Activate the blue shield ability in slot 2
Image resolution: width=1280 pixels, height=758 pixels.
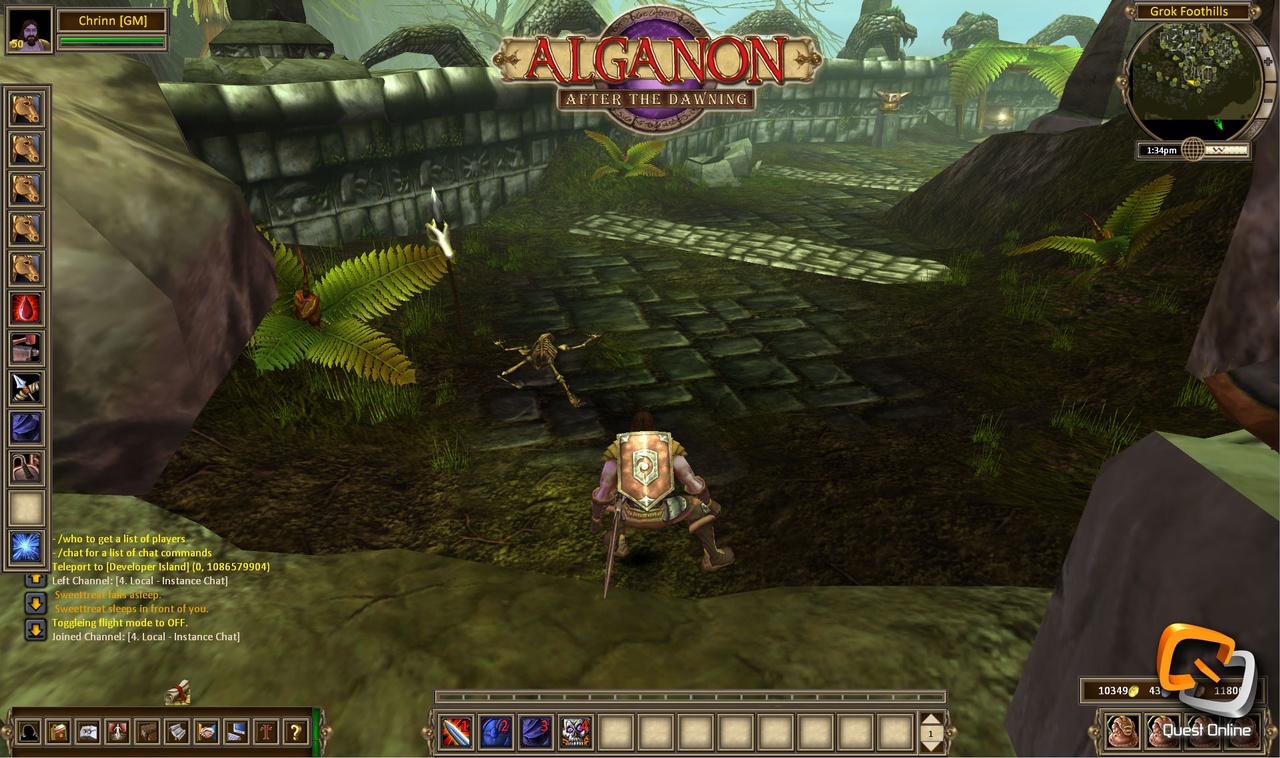496,732
